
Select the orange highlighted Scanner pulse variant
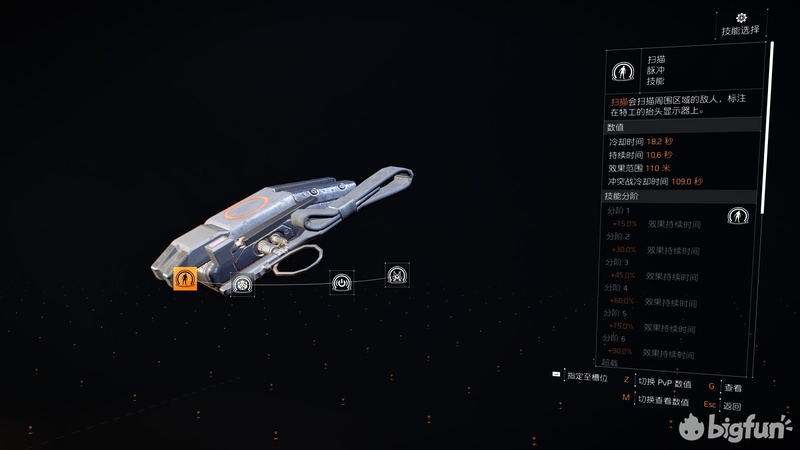(x=184, y=280)
